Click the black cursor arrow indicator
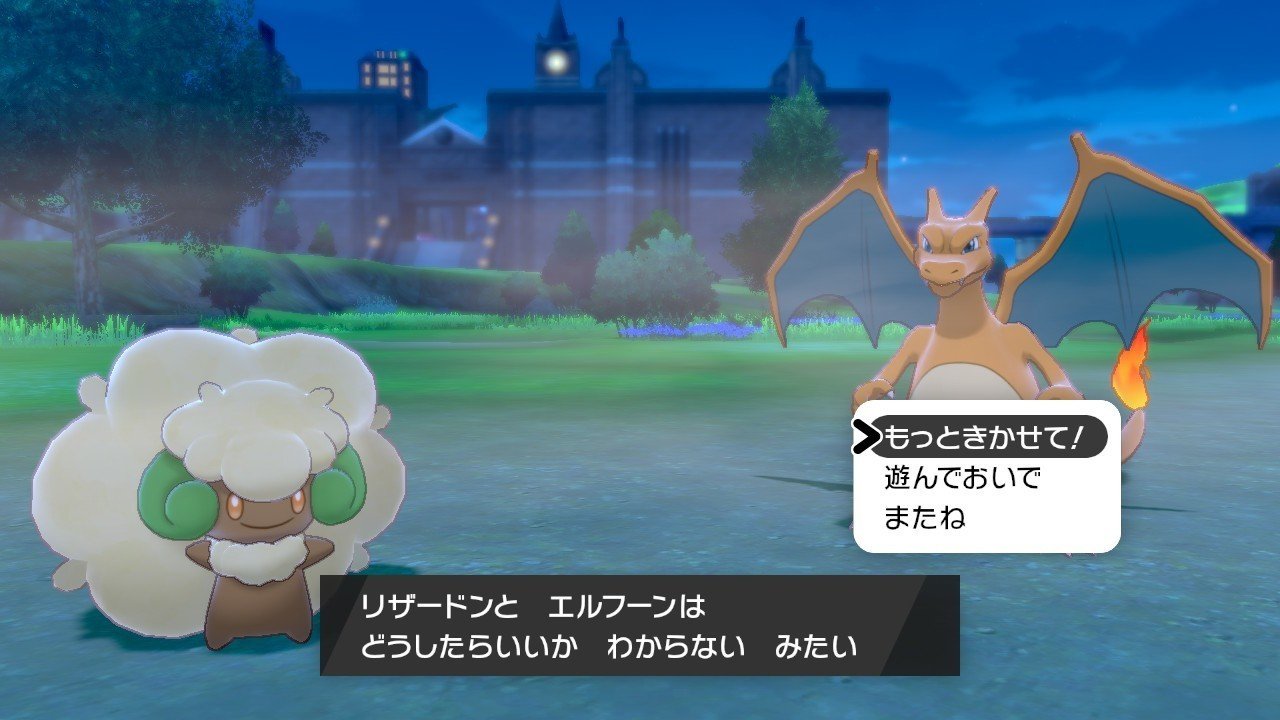This screenshot has height=720, width=1280. 869,434
